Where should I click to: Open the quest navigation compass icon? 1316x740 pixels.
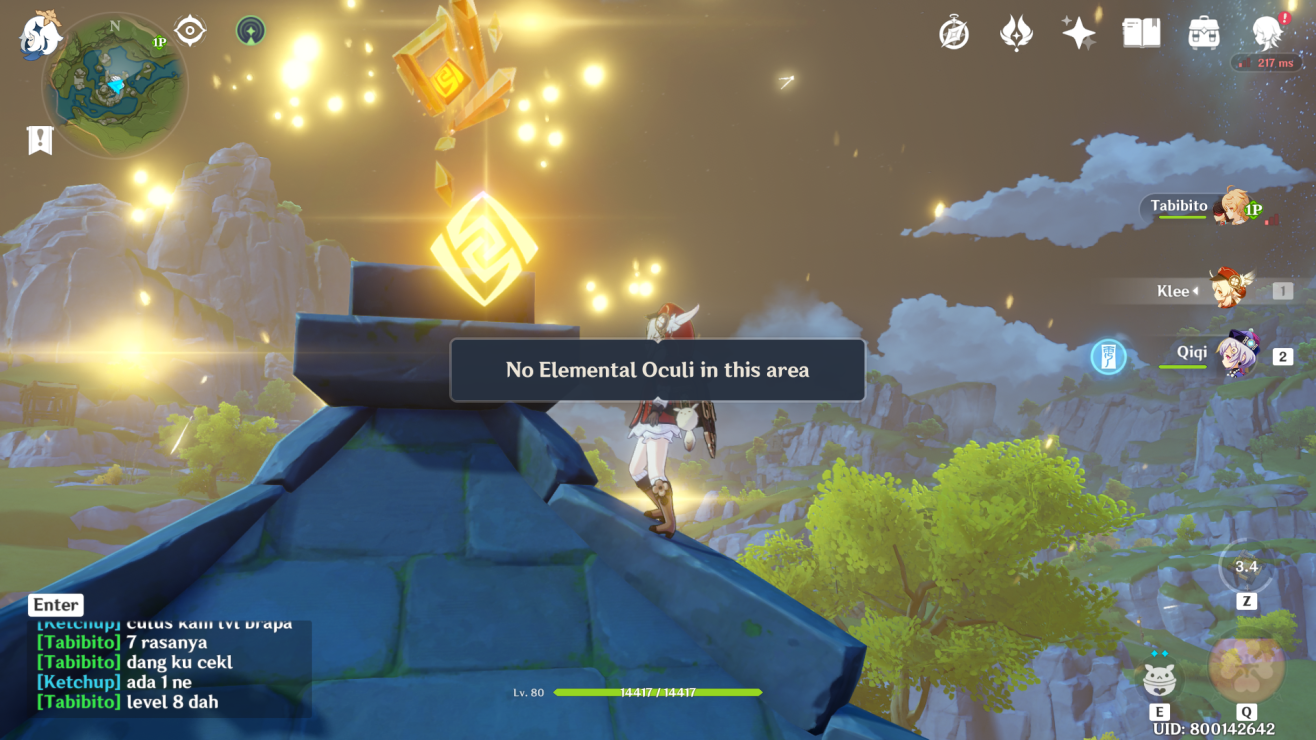tap(953, 32)
